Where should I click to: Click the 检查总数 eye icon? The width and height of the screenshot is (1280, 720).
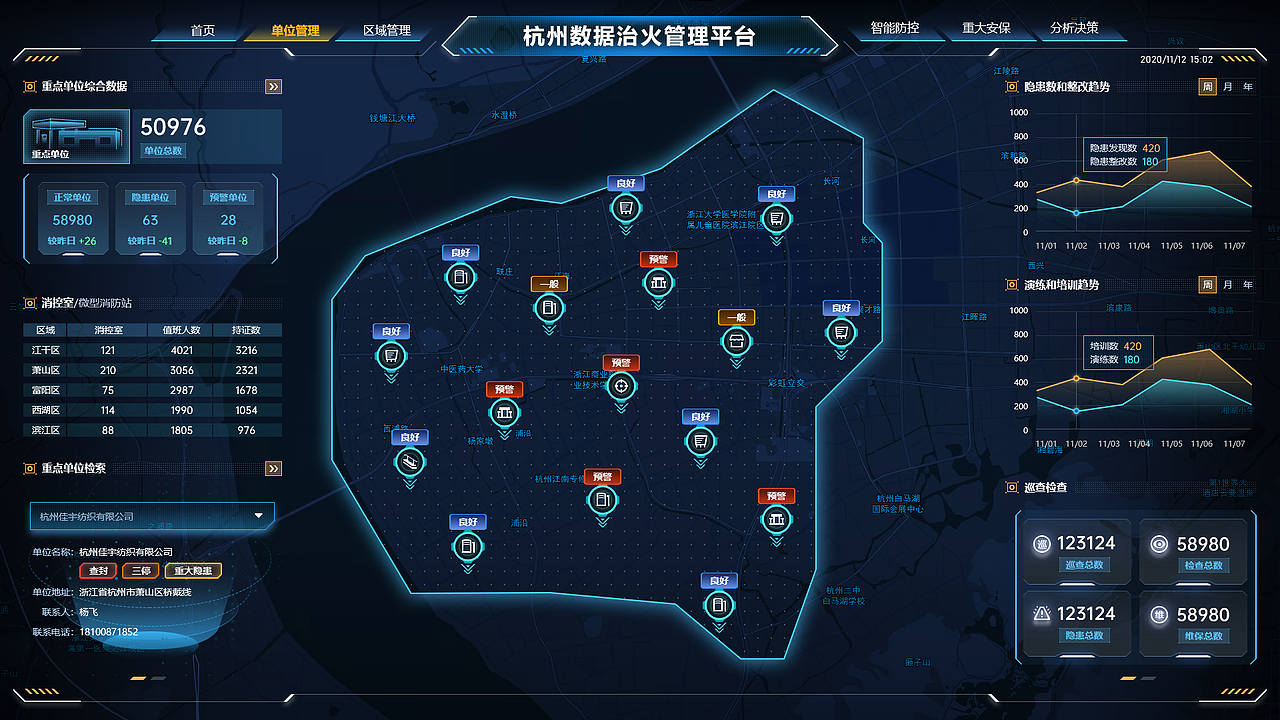pos(1160,543)
